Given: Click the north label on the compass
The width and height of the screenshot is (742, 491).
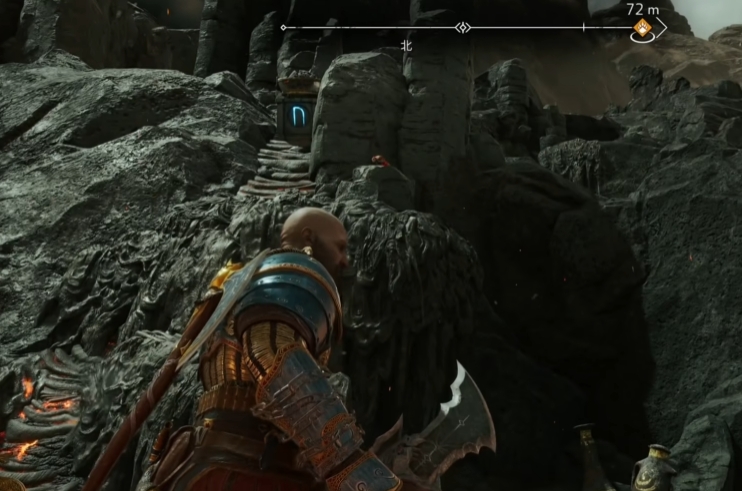Looking at the screenshot, I should (406, 45).
